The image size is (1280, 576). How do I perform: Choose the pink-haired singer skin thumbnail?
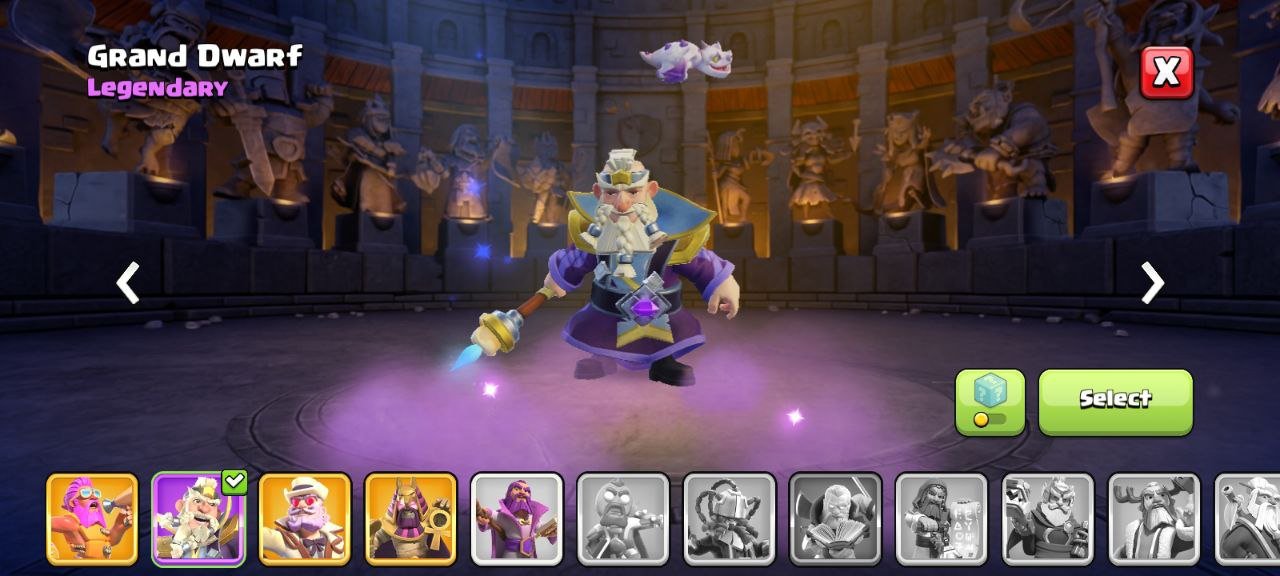(92, 519)
